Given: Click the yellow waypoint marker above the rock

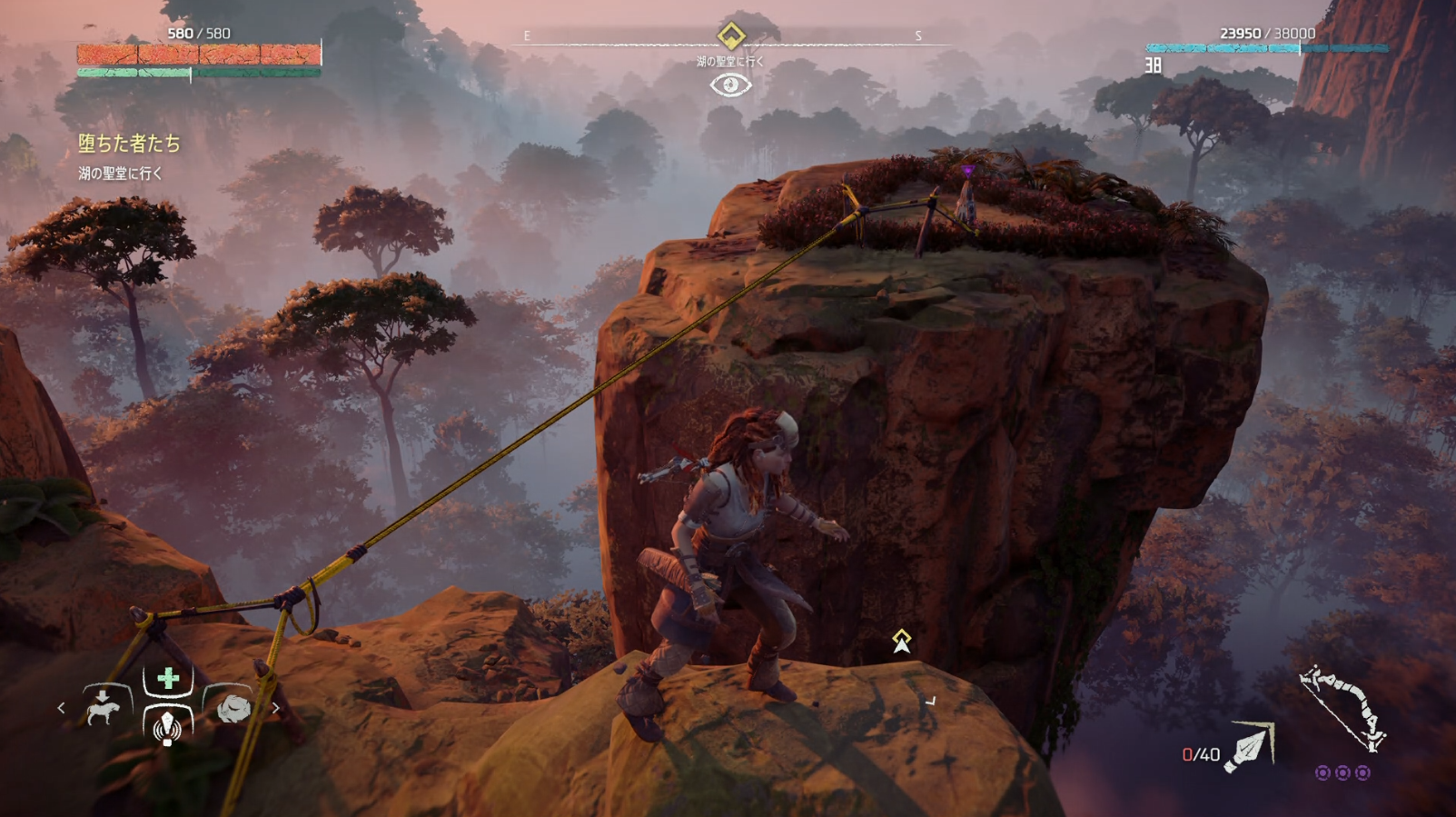Looking at the screenshot, I should (x=901, y=641).
